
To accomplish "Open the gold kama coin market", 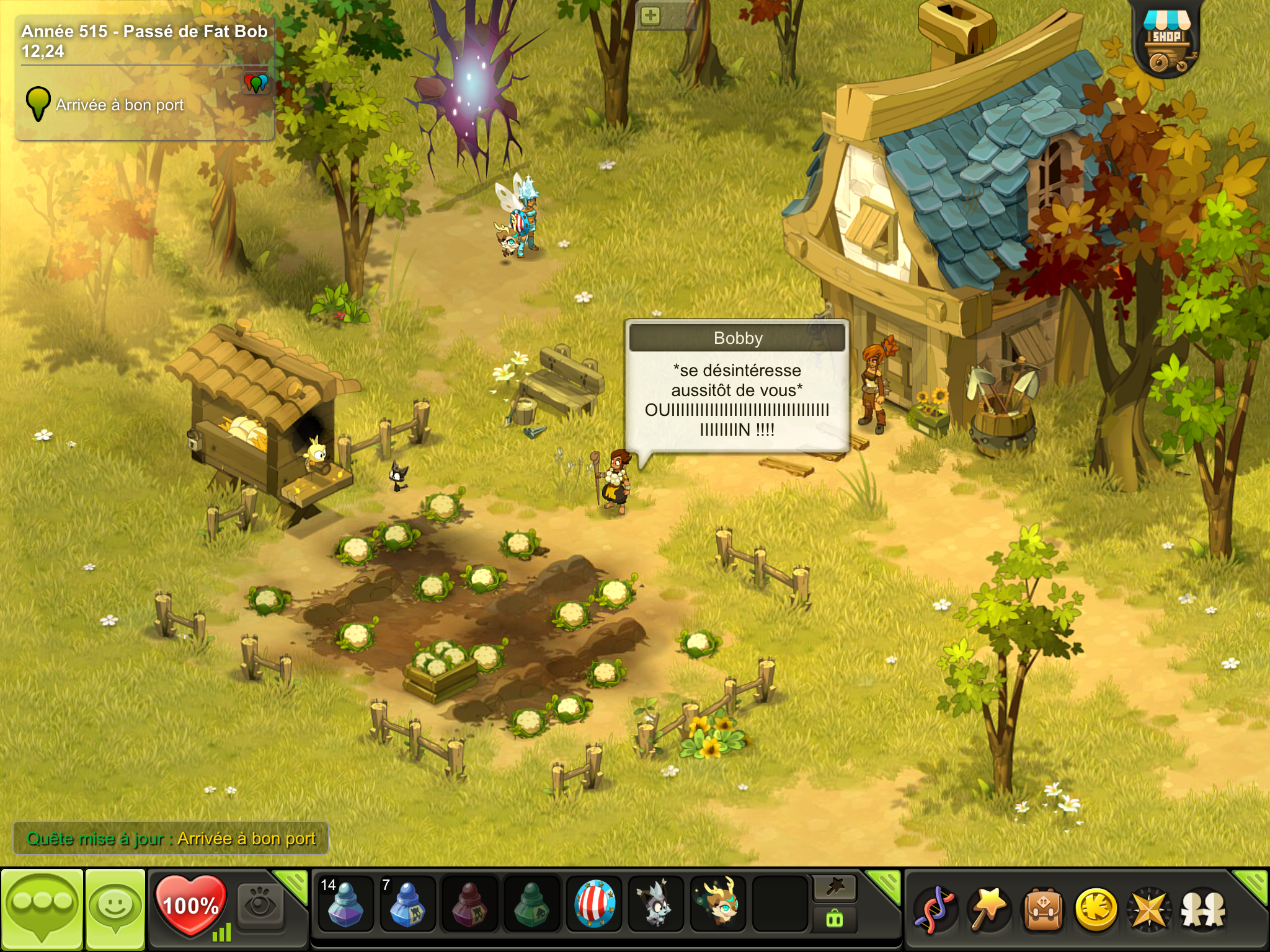I will click(x=1096, y=910).
